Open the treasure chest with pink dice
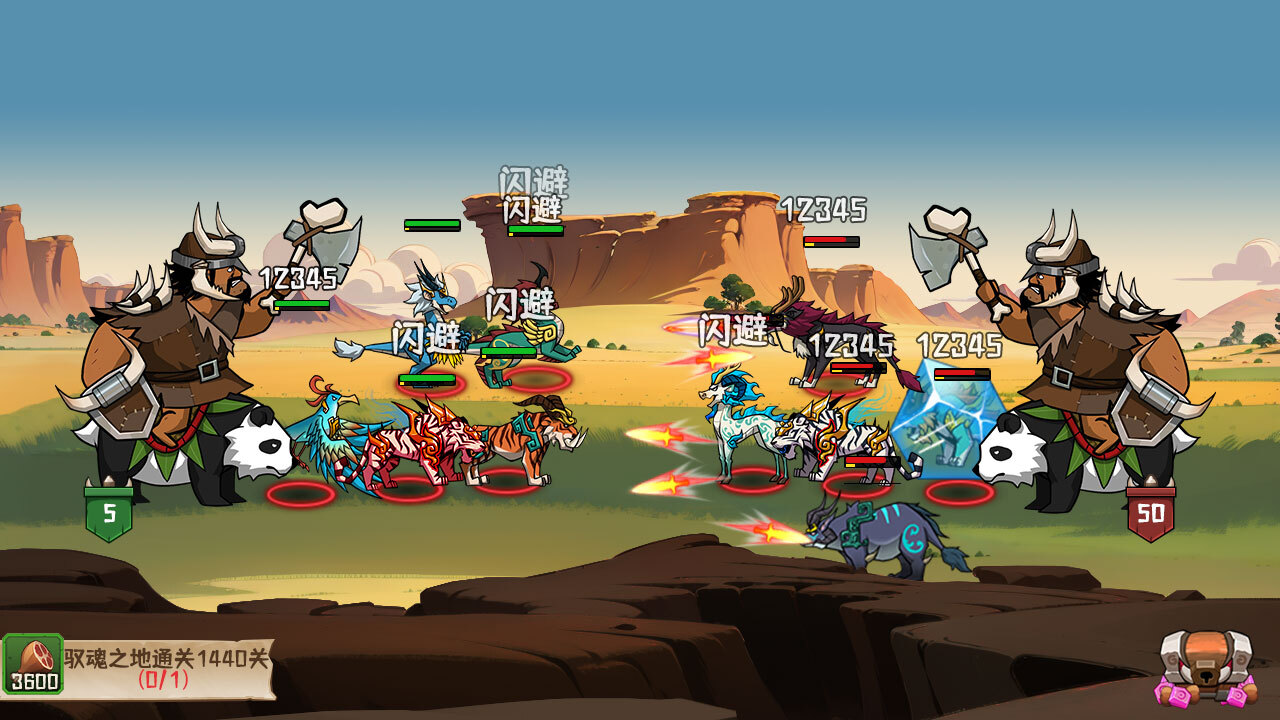Viewport: 1280px width, 720px height. 1206,668
